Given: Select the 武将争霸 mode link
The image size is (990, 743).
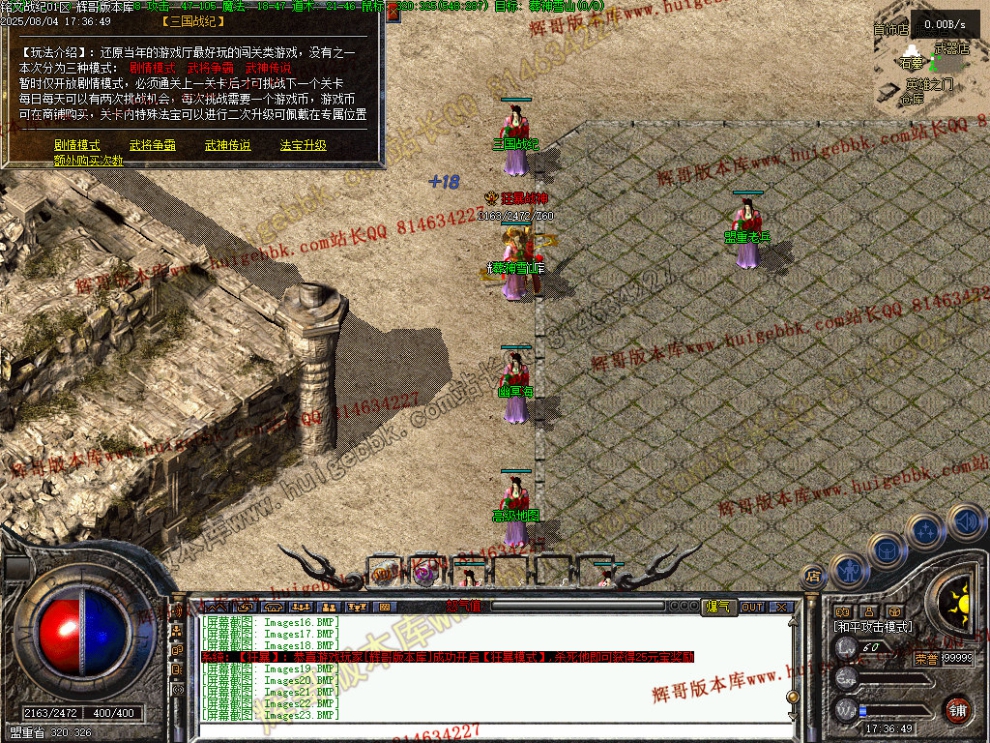Looking at the screenshot, I should pyautogui.click(x=152, y=145).
